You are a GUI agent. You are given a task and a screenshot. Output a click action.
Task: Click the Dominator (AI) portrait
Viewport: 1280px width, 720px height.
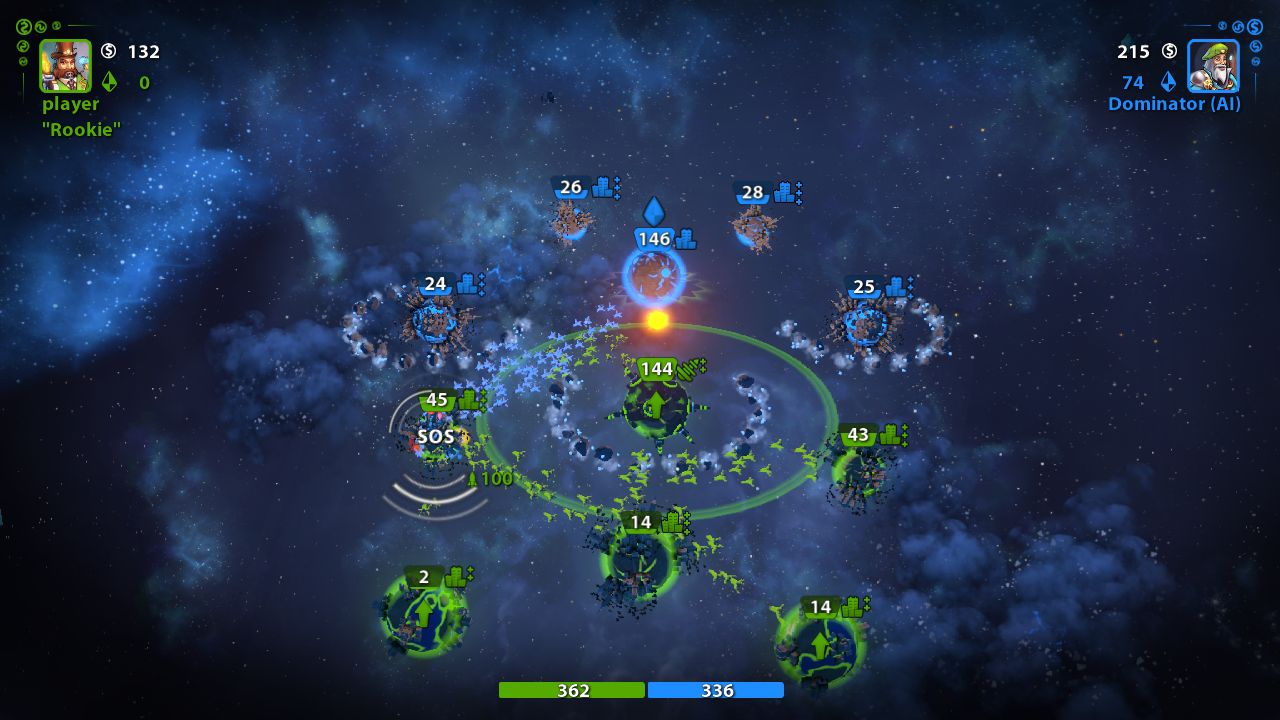[x=1213, y=68]
